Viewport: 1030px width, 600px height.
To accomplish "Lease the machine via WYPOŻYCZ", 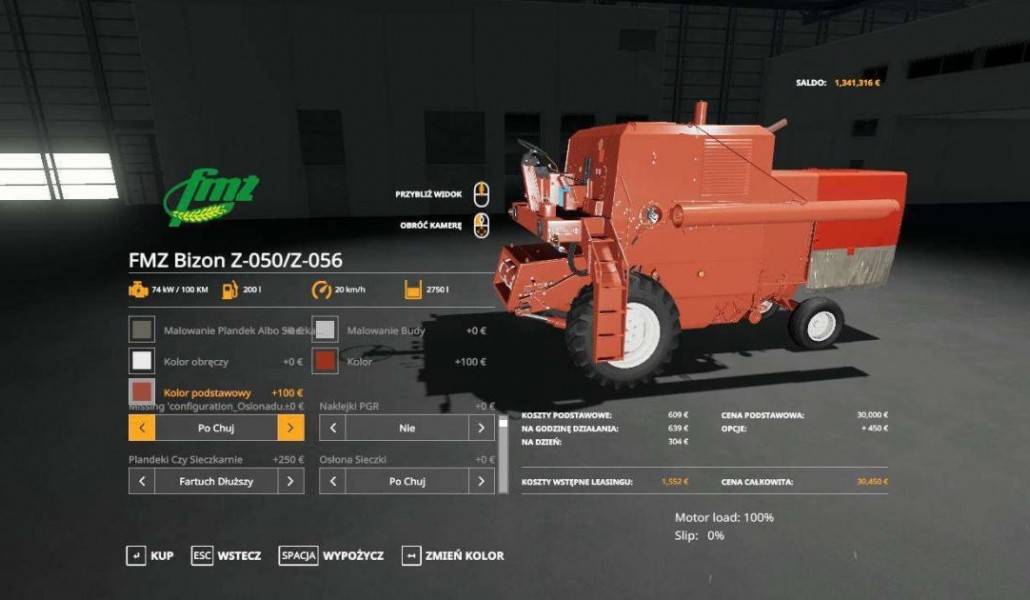I will point(332,555).
